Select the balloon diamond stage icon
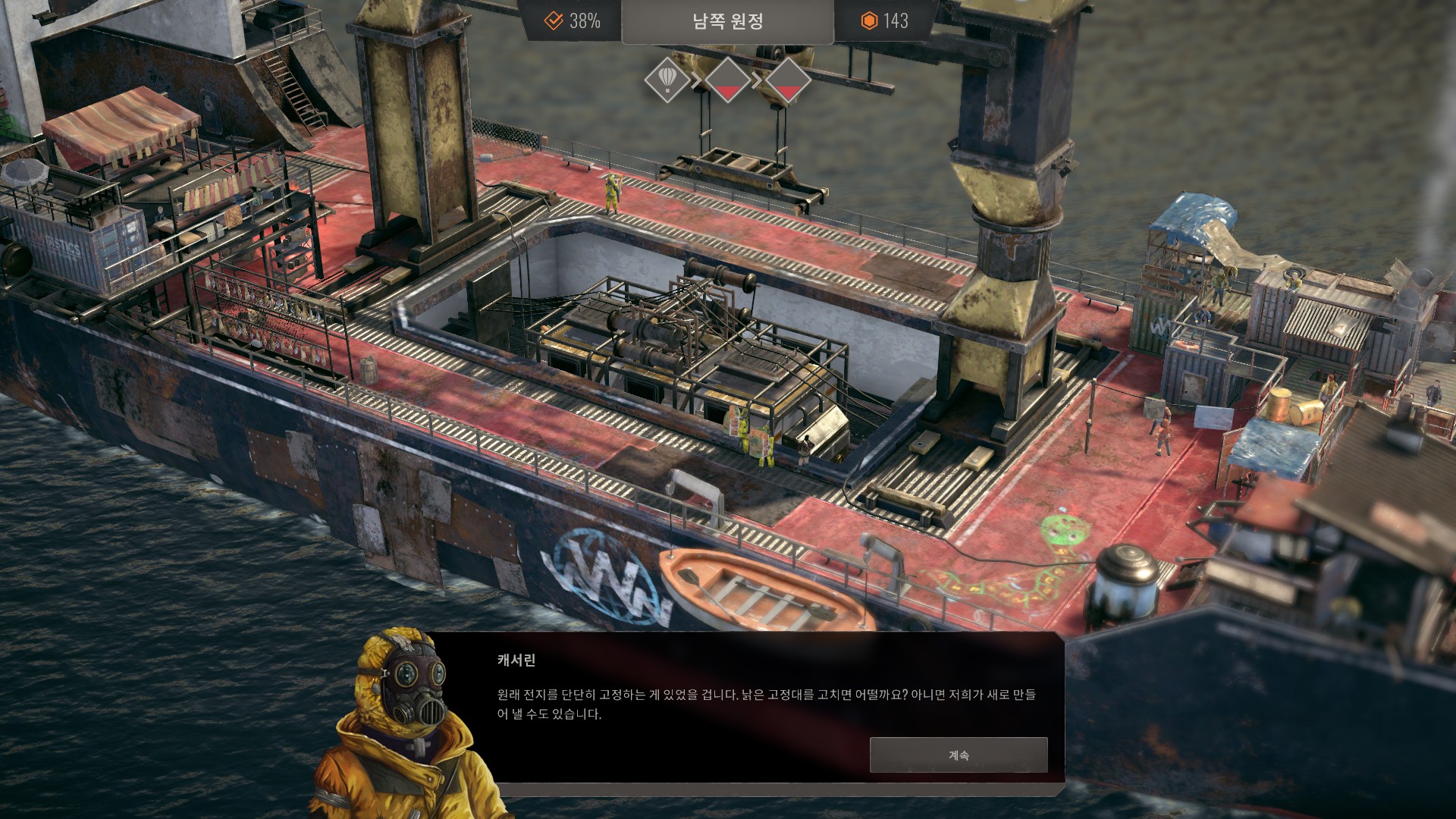Screen dimensions: 1456x819 click(x=667, y=79)
